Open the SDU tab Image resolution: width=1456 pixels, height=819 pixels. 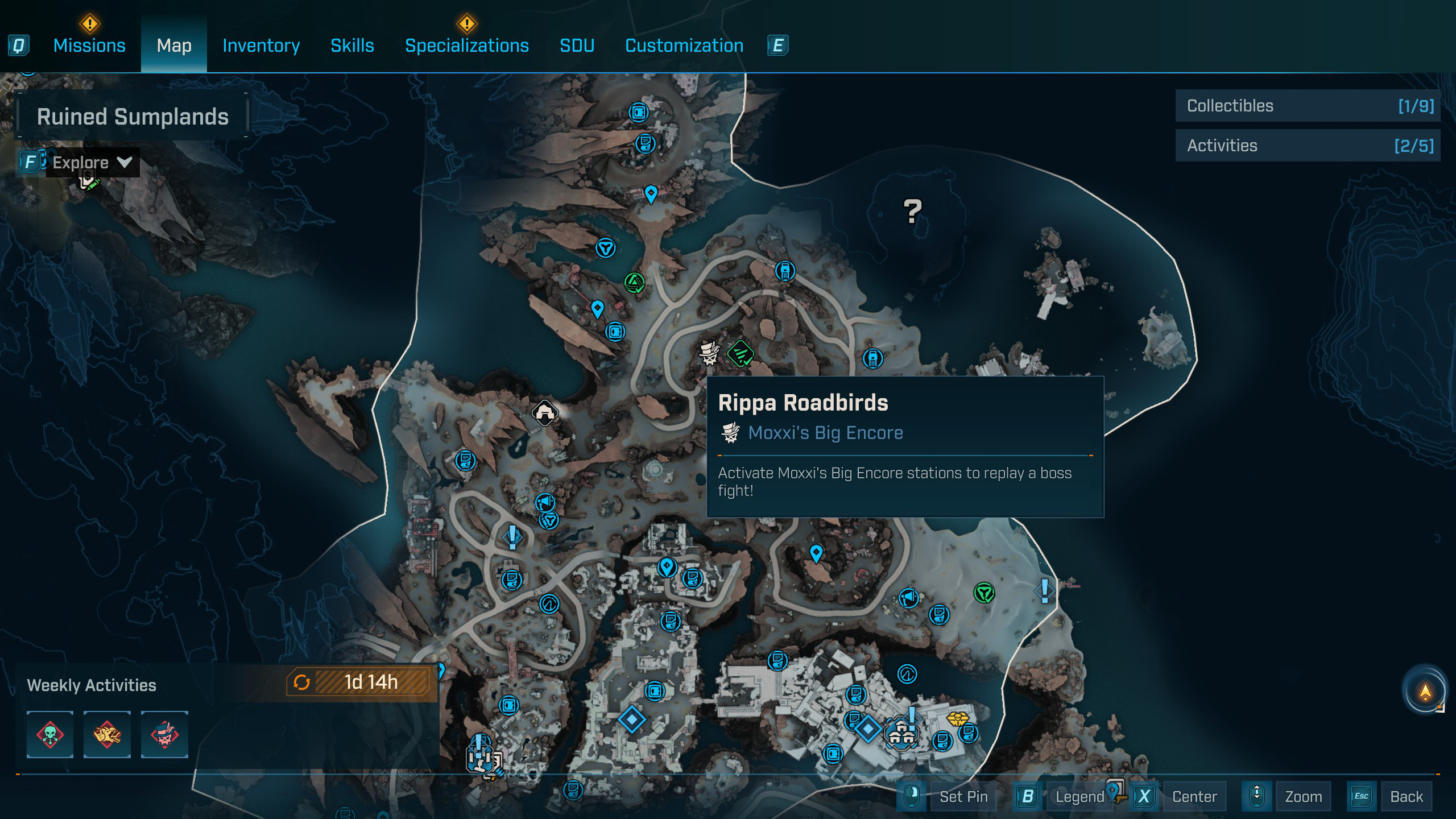[577, 45]
